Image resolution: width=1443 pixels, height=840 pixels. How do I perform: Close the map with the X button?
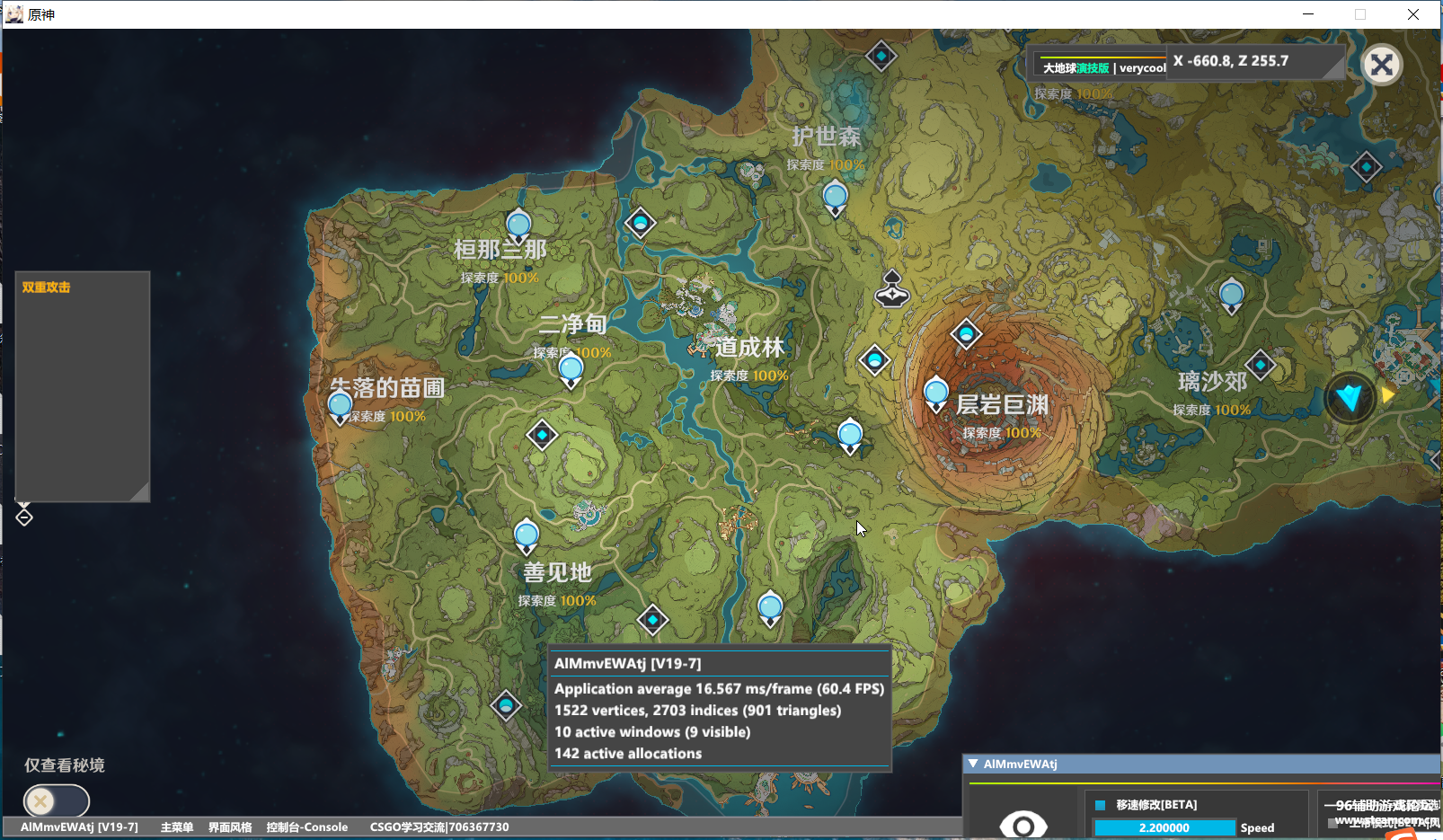click(1382, 65)
